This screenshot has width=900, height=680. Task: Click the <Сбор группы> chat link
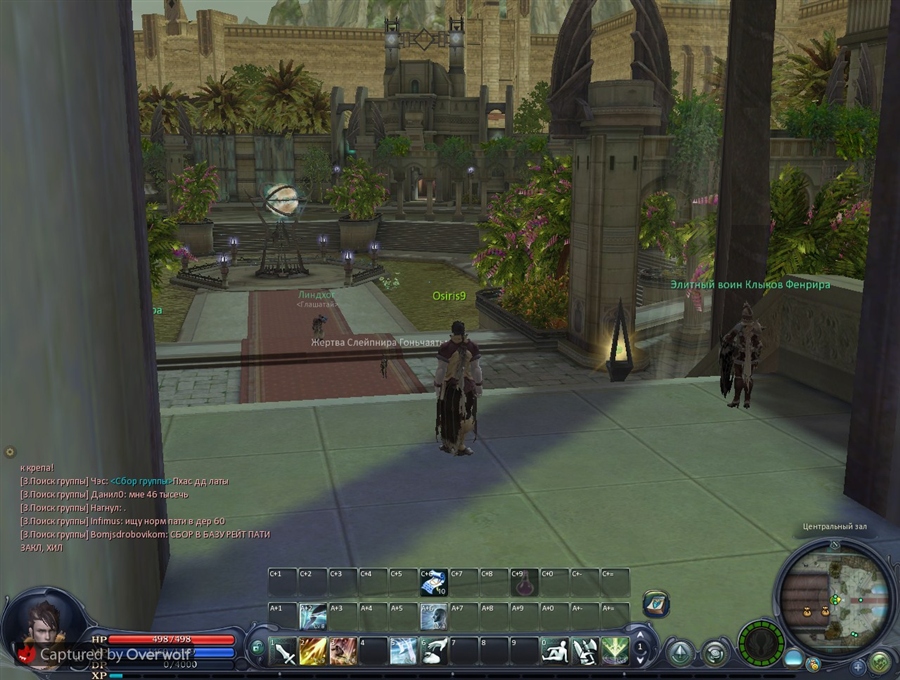140,481
